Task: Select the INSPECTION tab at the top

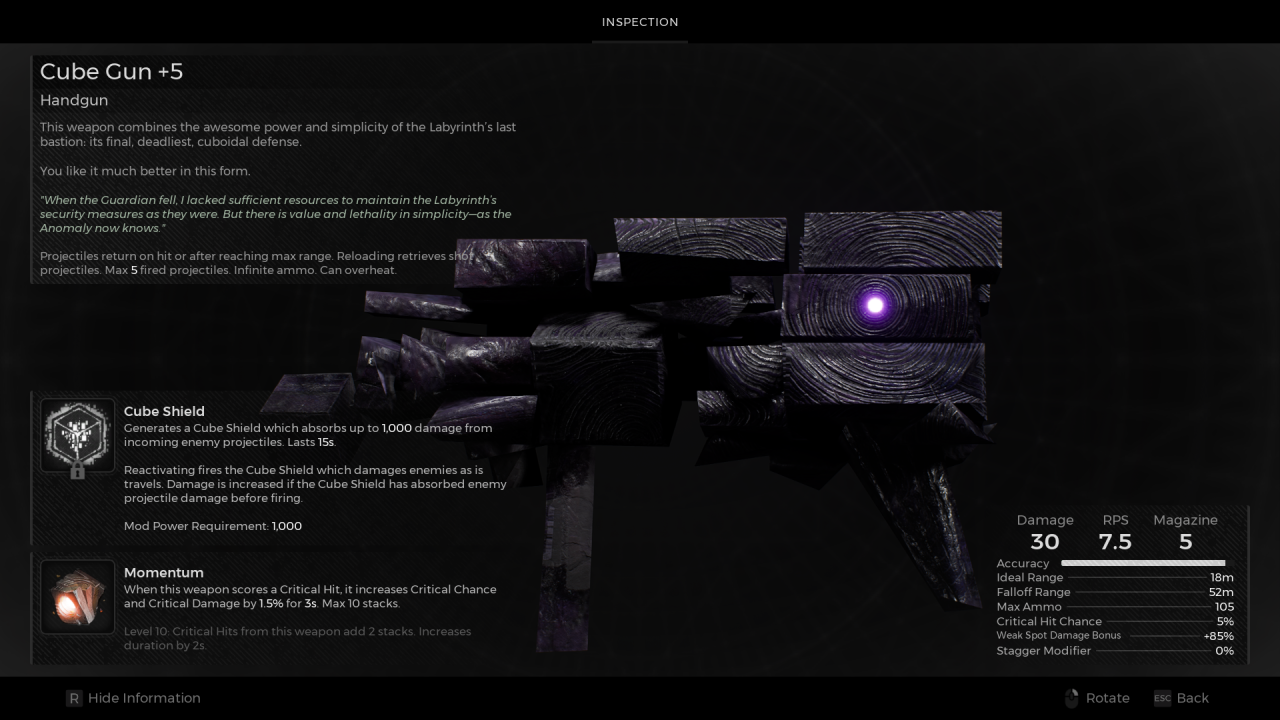Action: [639, 21]
